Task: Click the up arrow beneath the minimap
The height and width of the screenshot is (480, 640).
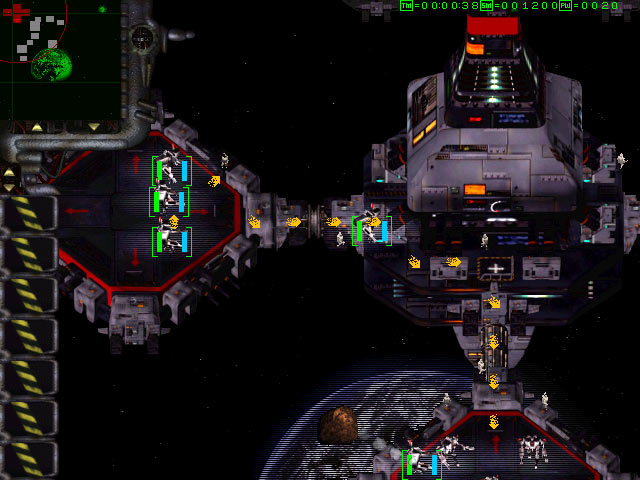Action: coord(37,128)
